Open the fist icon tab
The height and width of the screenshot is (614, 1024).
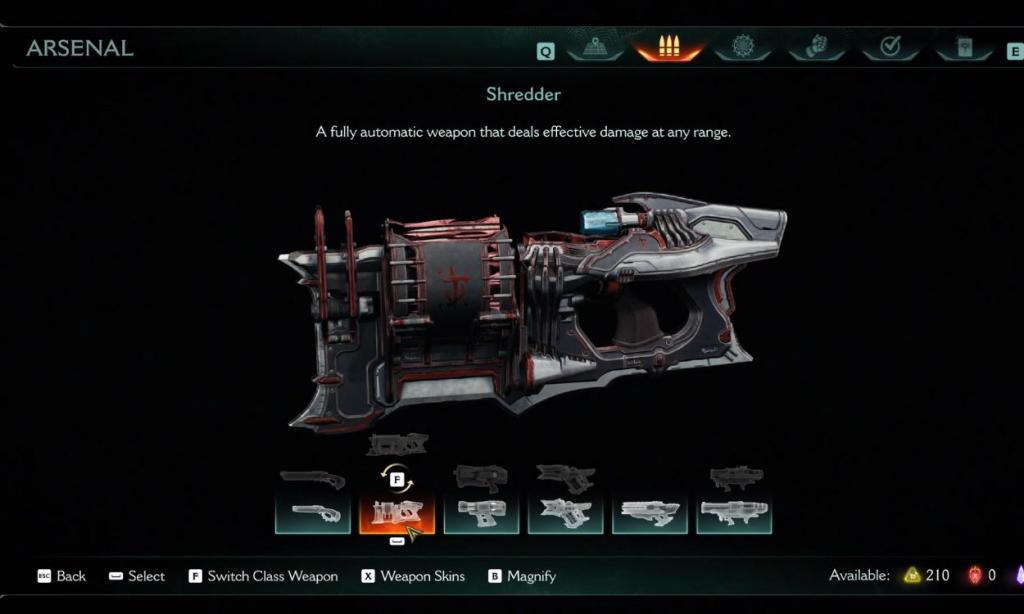pos(816,47)
